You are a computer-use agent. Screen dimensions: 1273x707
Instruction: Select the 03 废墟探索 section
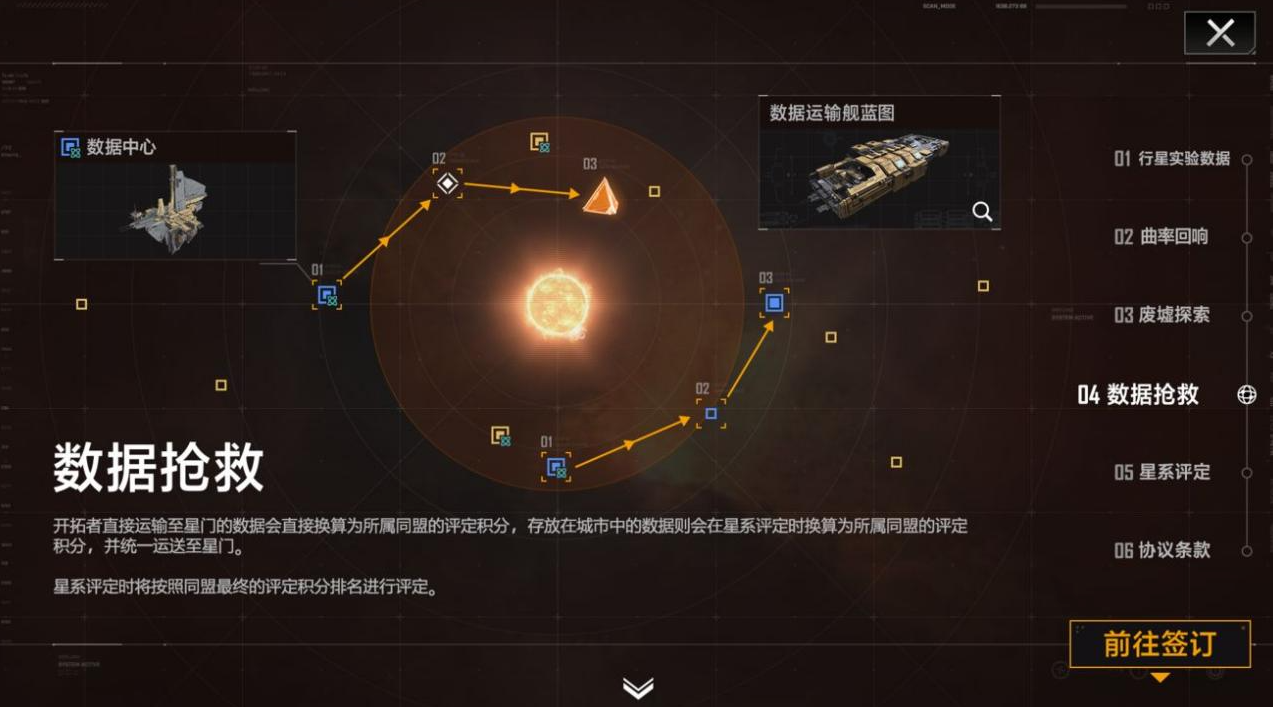click(1162, 315)
